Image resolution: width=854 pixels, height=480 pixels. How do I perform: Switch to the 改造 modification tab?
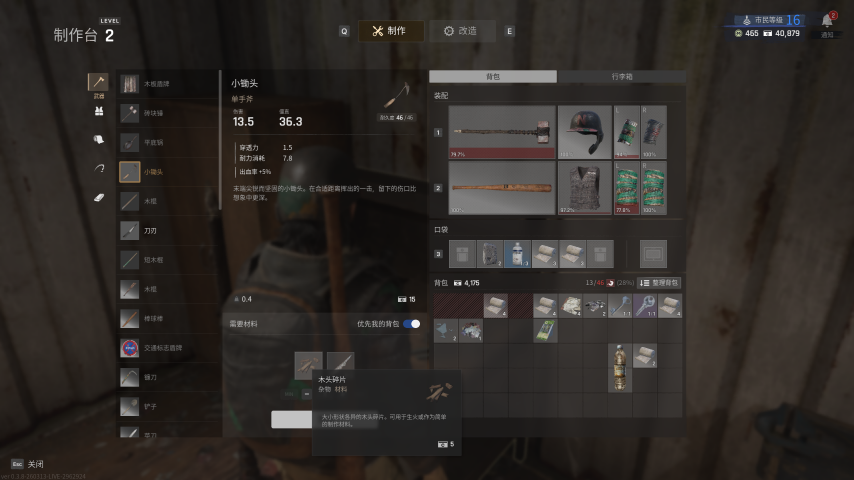point(462,31)
